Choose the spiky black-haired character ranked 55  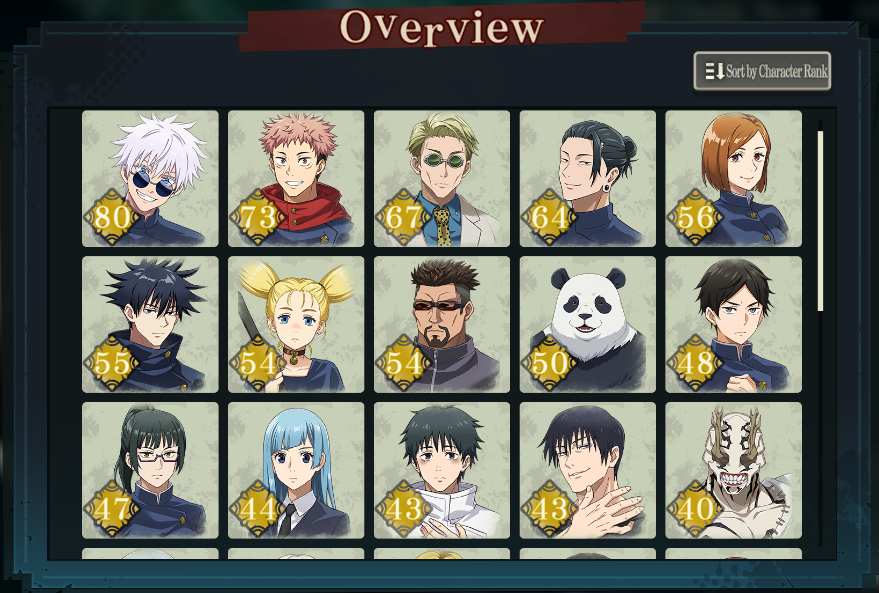150,324
